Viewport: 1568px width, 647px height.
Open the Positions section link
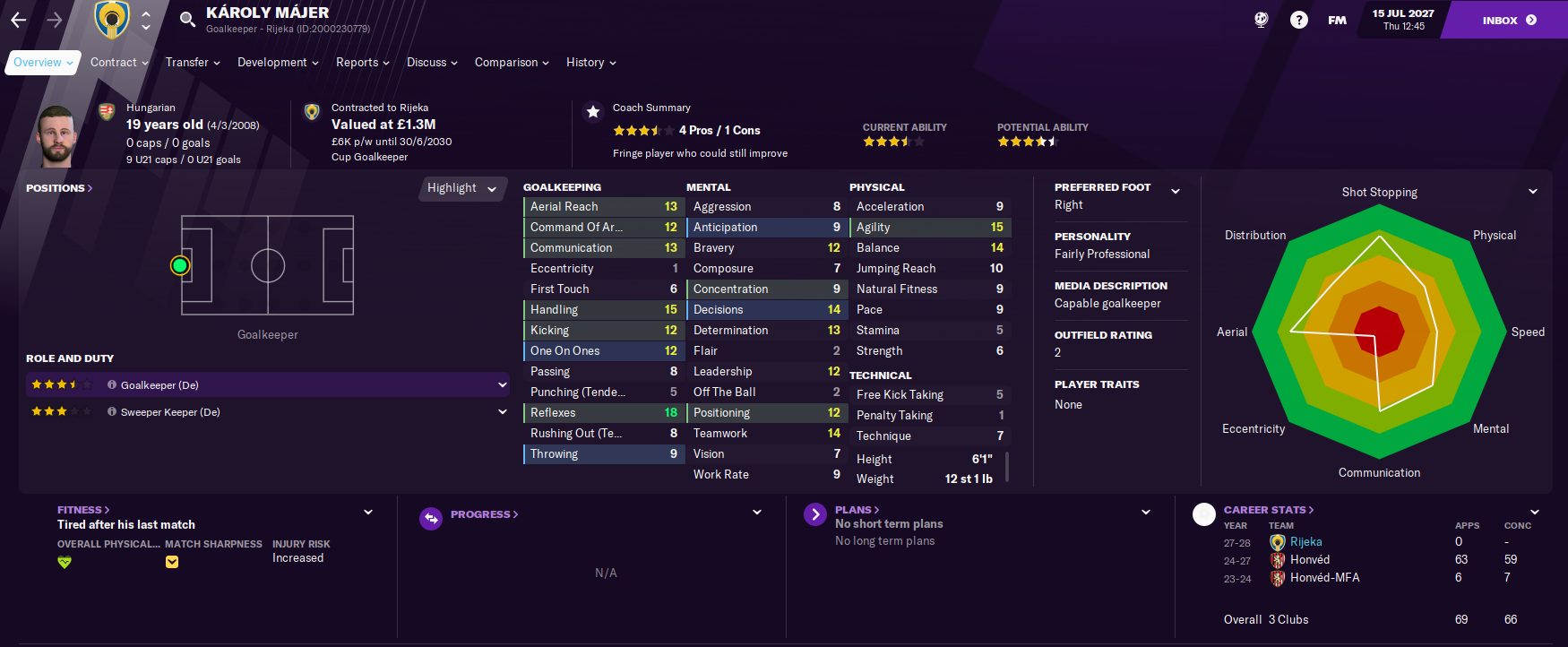(59, 188)
